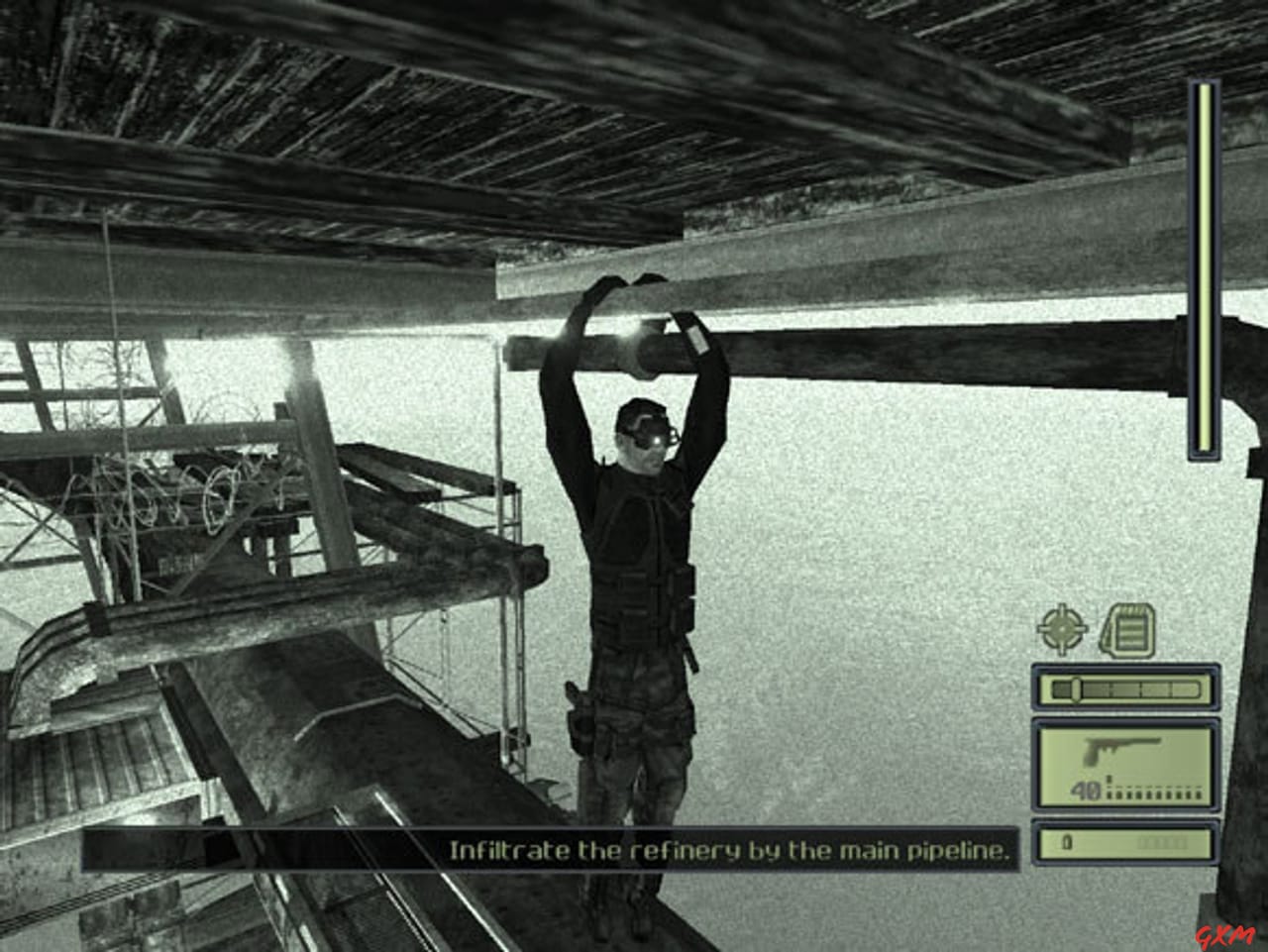Click the pistol silhouette in the weapon panel

tap(1119, 750)
